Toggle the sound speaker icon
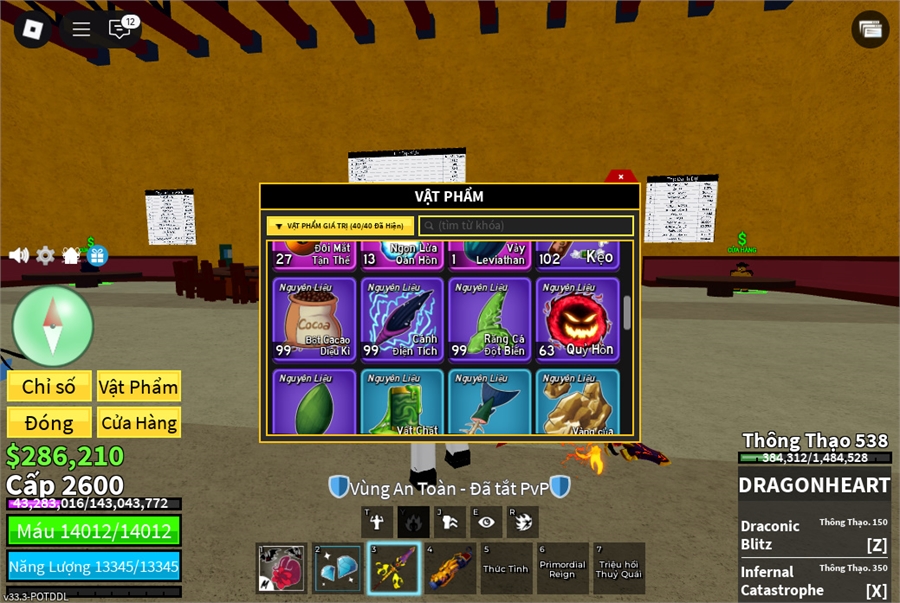 (19, 255)
